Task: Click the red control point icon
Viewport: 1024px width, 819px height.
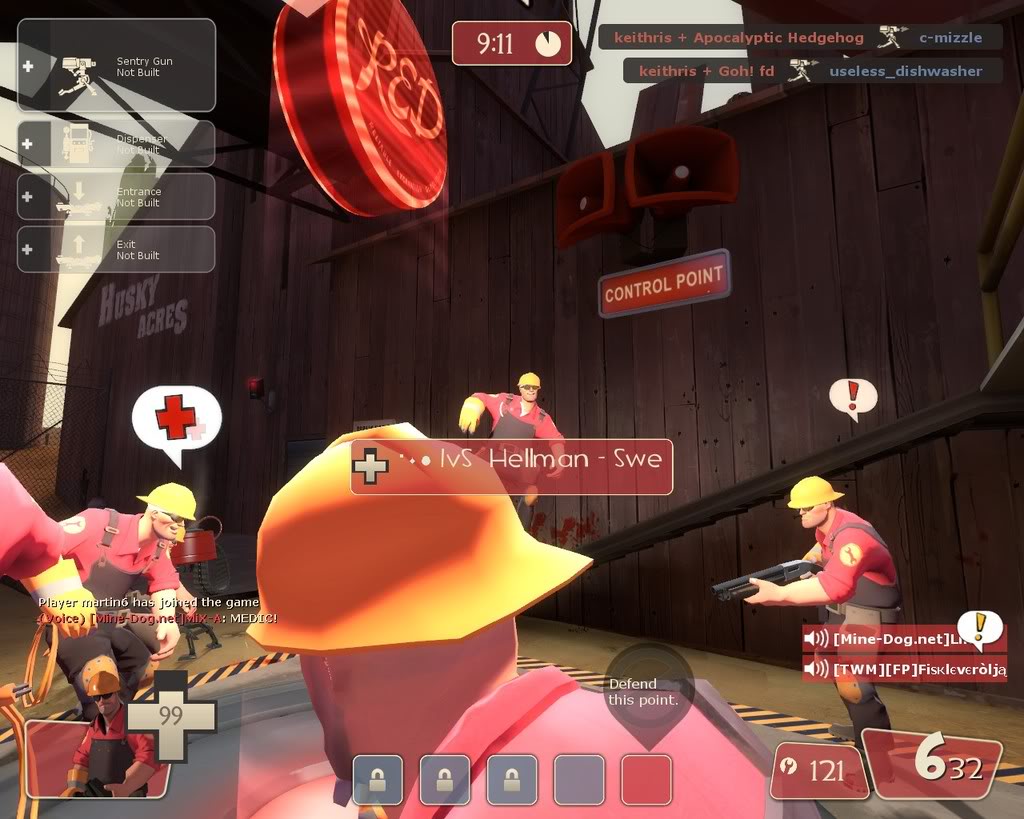Action: coord(646,780)
